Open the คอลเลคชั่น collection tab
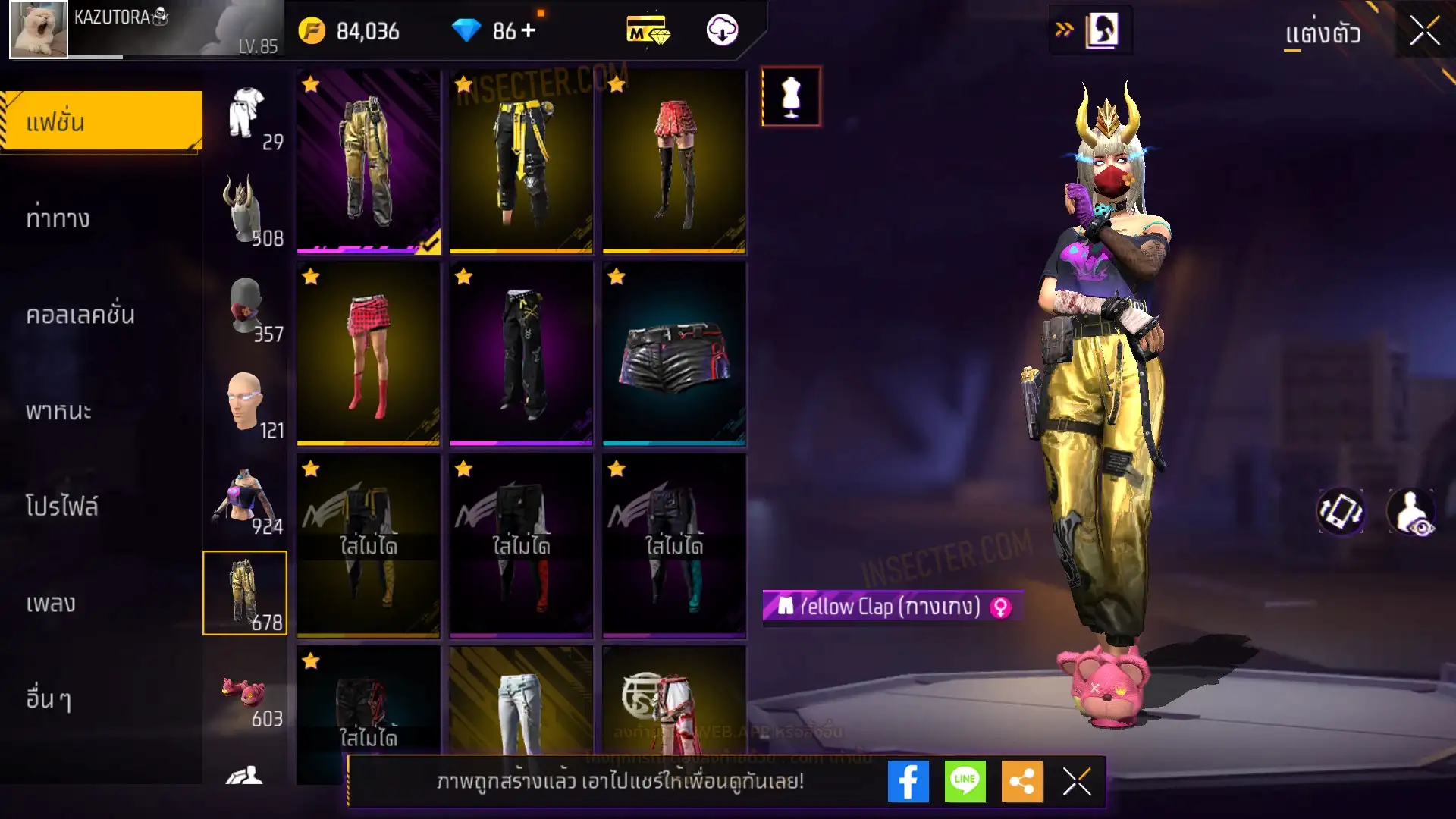The width and height of the screenshot is (1456, 819). (80, 315)
